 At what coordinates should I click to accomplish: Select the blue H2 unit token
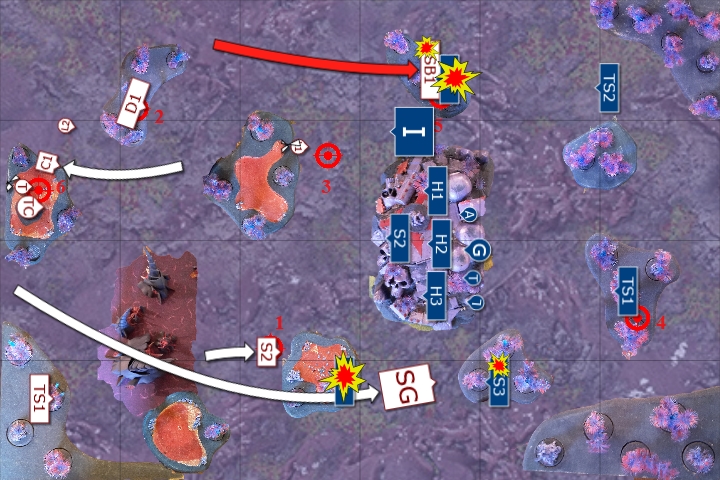coord(439,242)
